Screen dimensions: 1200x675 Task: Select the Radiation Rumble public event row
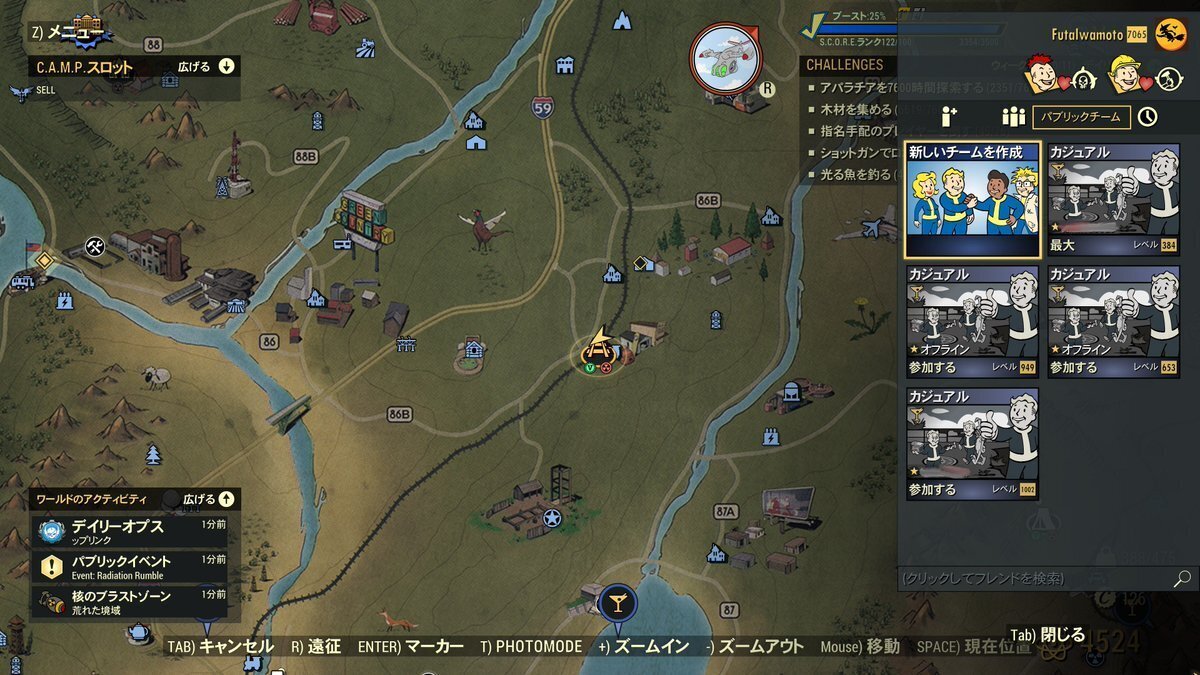coord(130,566)
